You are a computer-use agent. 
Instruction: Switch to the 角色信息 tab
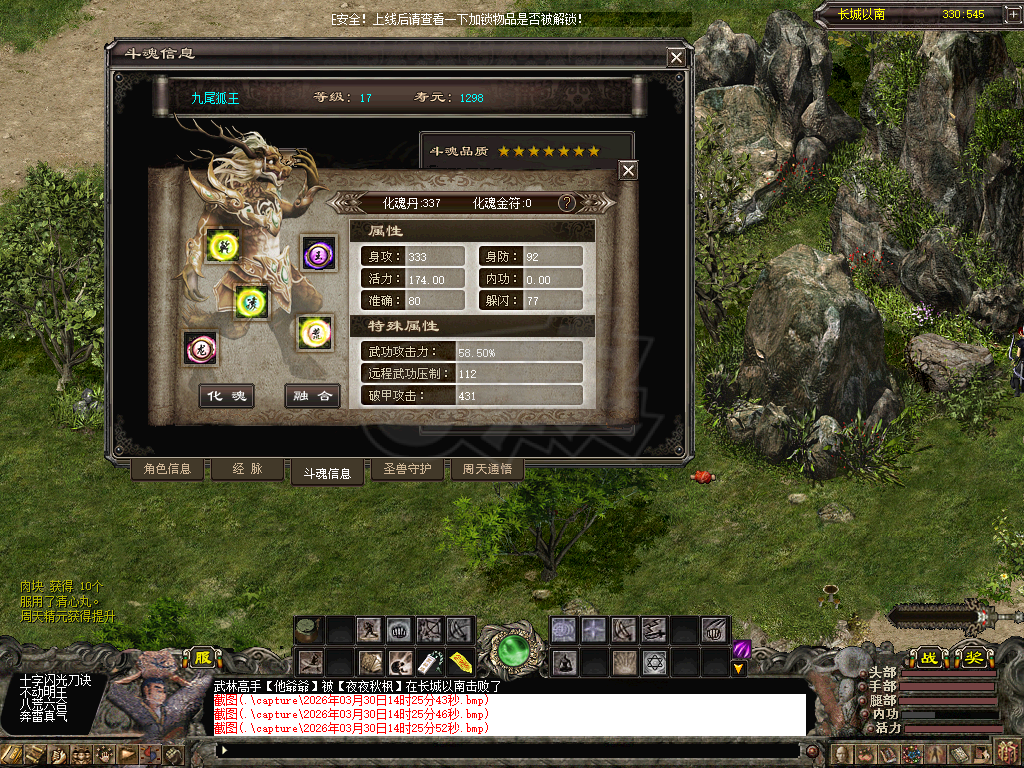coord(168,468)
